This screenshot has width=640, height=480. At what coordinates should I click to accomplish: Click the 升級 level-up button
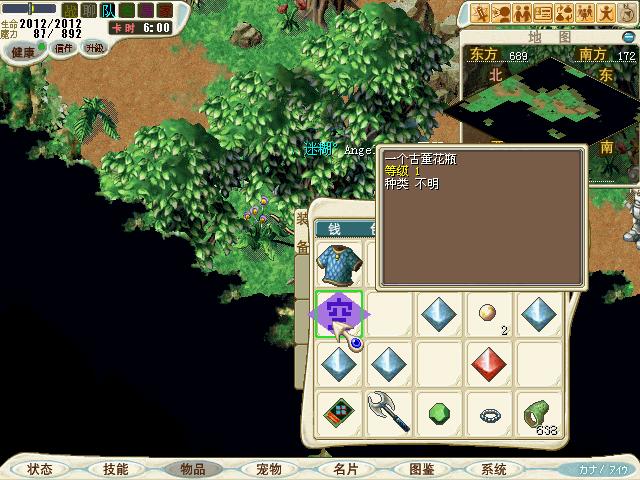[95, 47]
